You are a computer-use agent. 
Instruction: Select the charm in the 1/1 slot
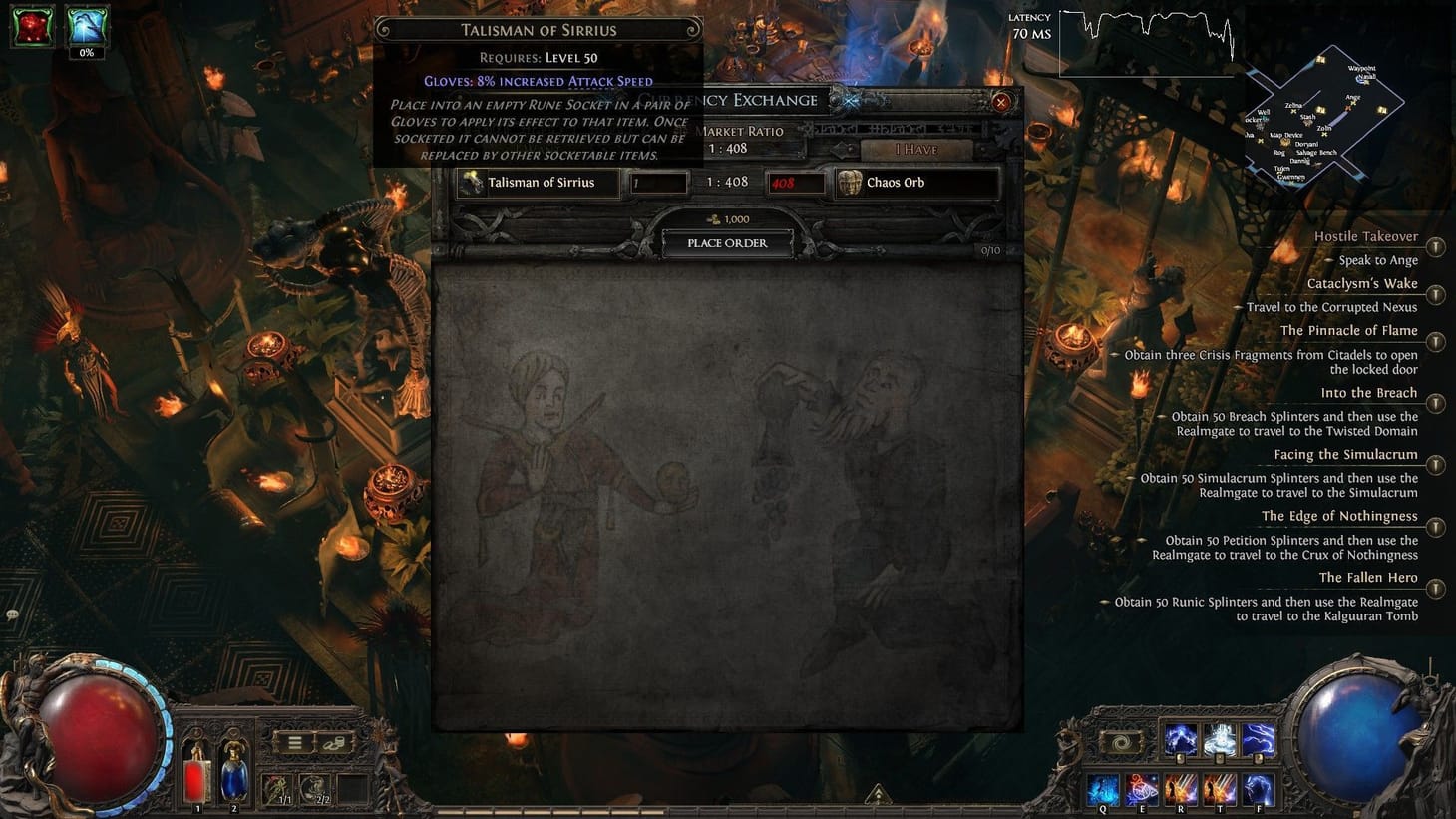point(276,788)
